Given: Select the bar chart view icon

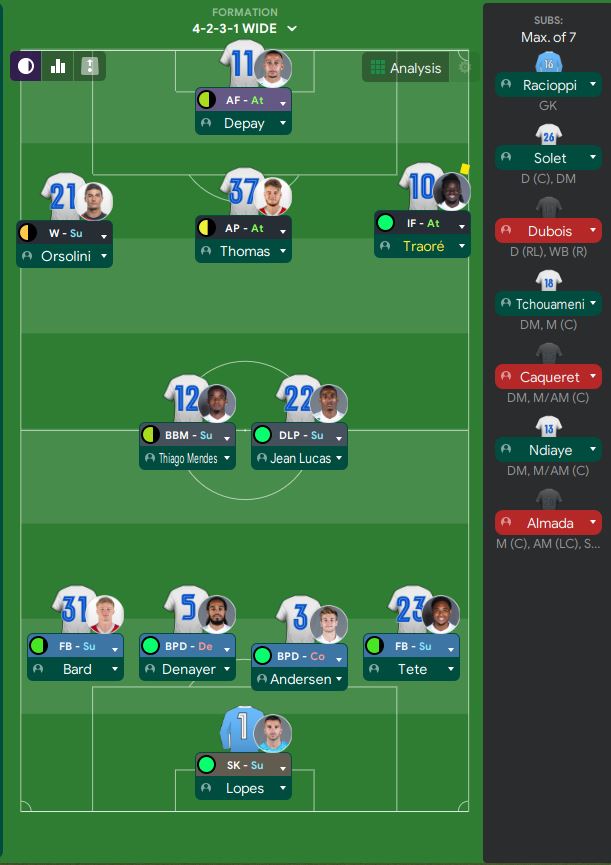Looking at the screenshot, I should click(58, 67).
